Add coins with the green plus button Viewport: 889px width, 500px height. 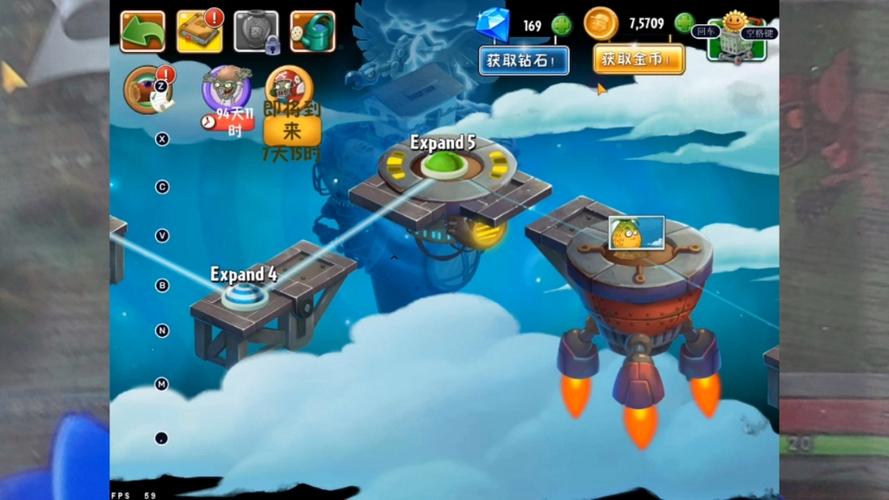pyautogui.click(x=684, y=23)
